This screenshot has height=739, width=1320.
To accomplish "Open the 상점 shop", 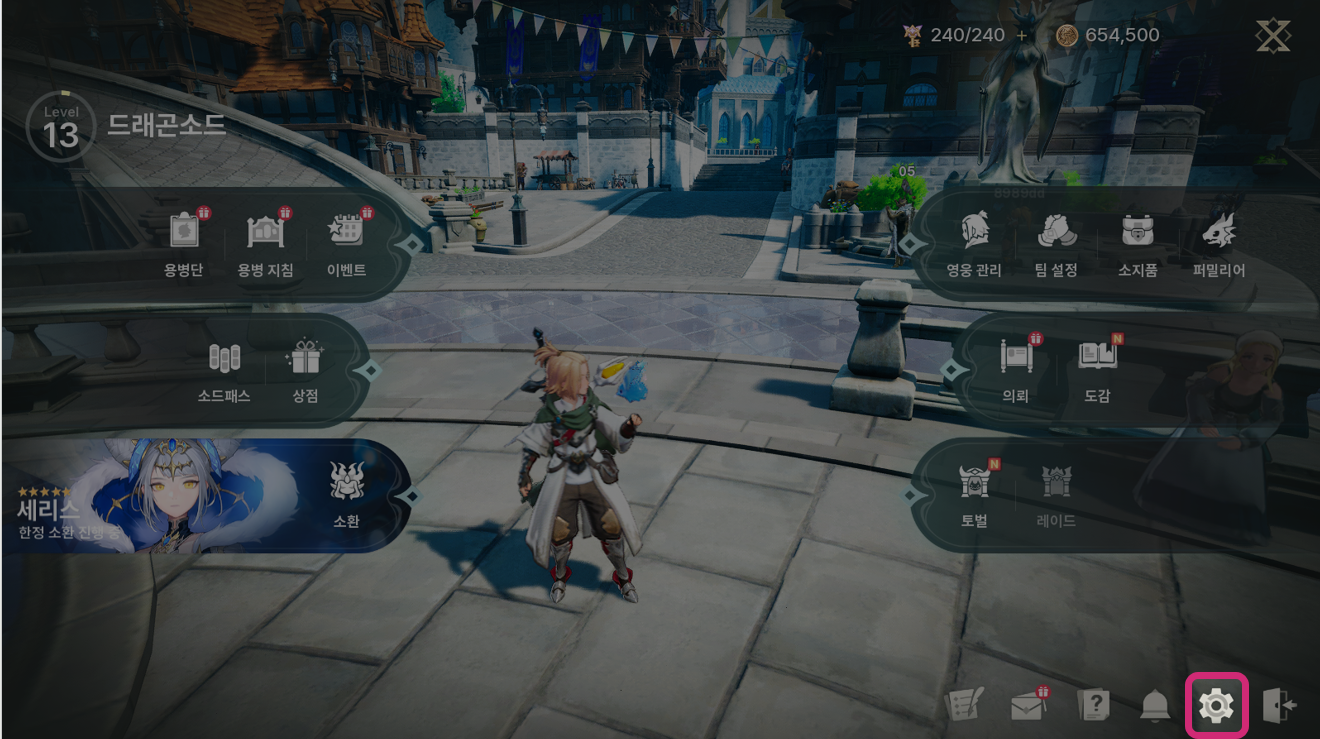I will pyautogui.click(x=305, y=369).
